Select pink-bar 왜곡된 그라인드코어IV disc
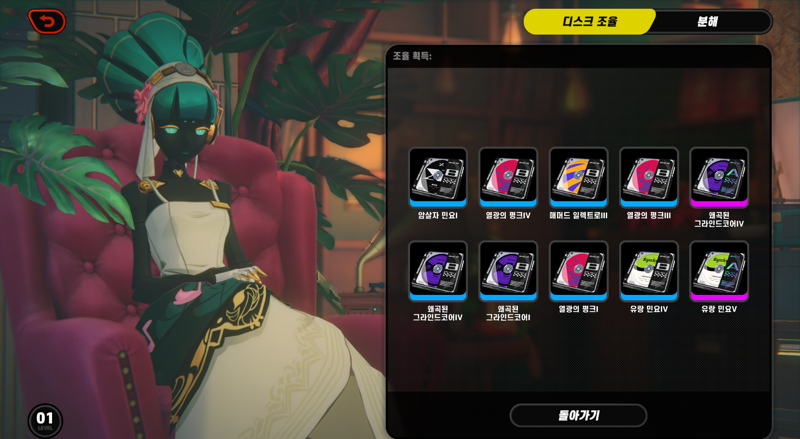Image resolution: width=800 pixels, height=439 pixels. click(719, 177)
